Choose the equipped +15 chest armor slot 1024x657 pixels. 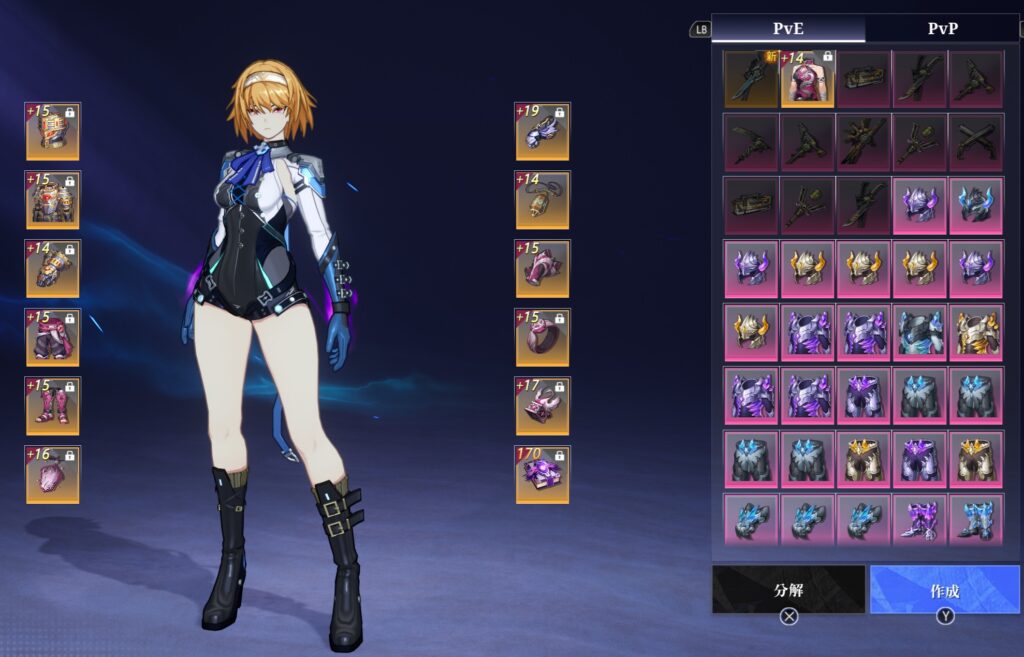(x=53, y=200)
